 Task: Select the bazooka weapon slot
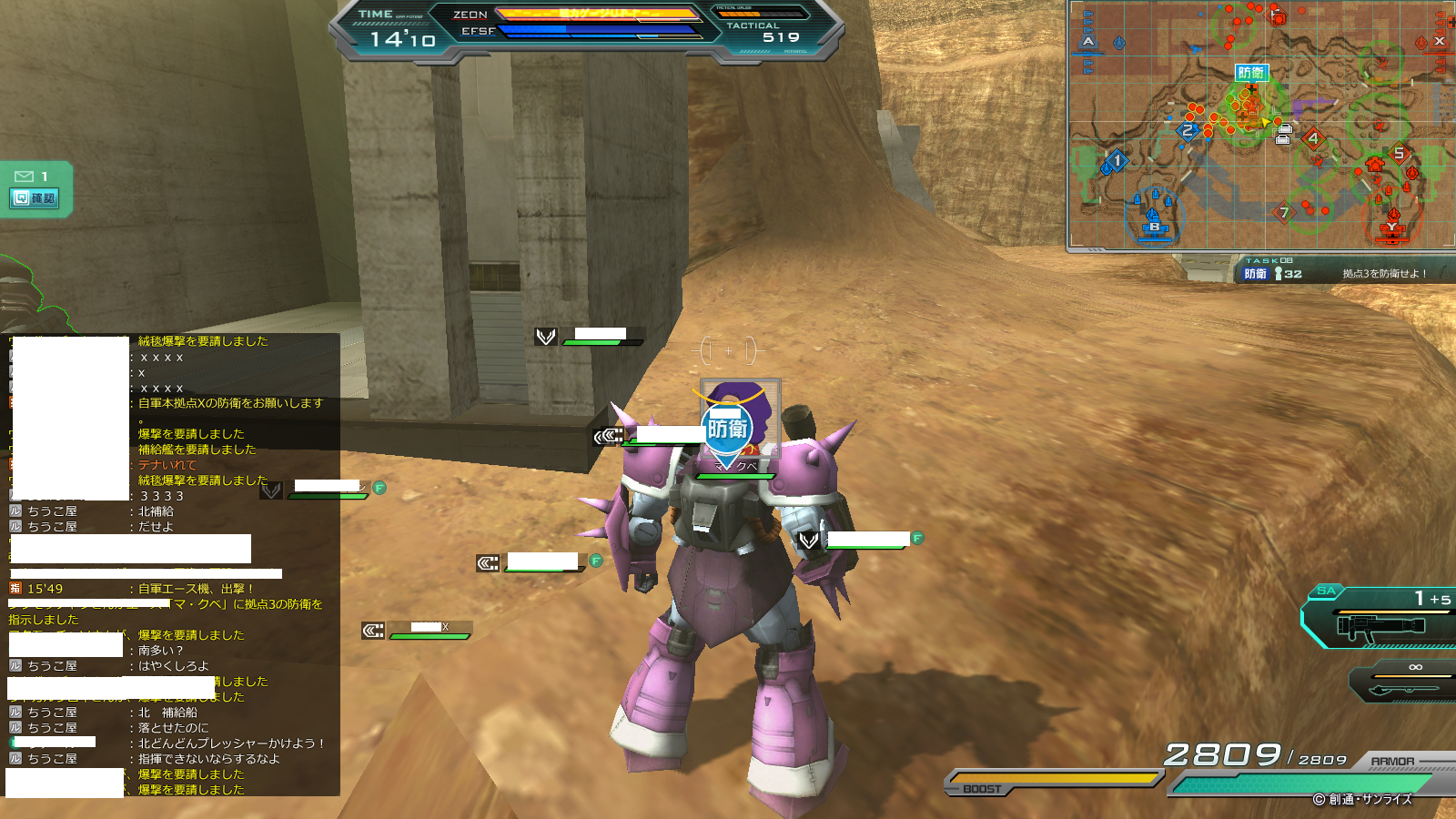click(x=1379, y=624)
